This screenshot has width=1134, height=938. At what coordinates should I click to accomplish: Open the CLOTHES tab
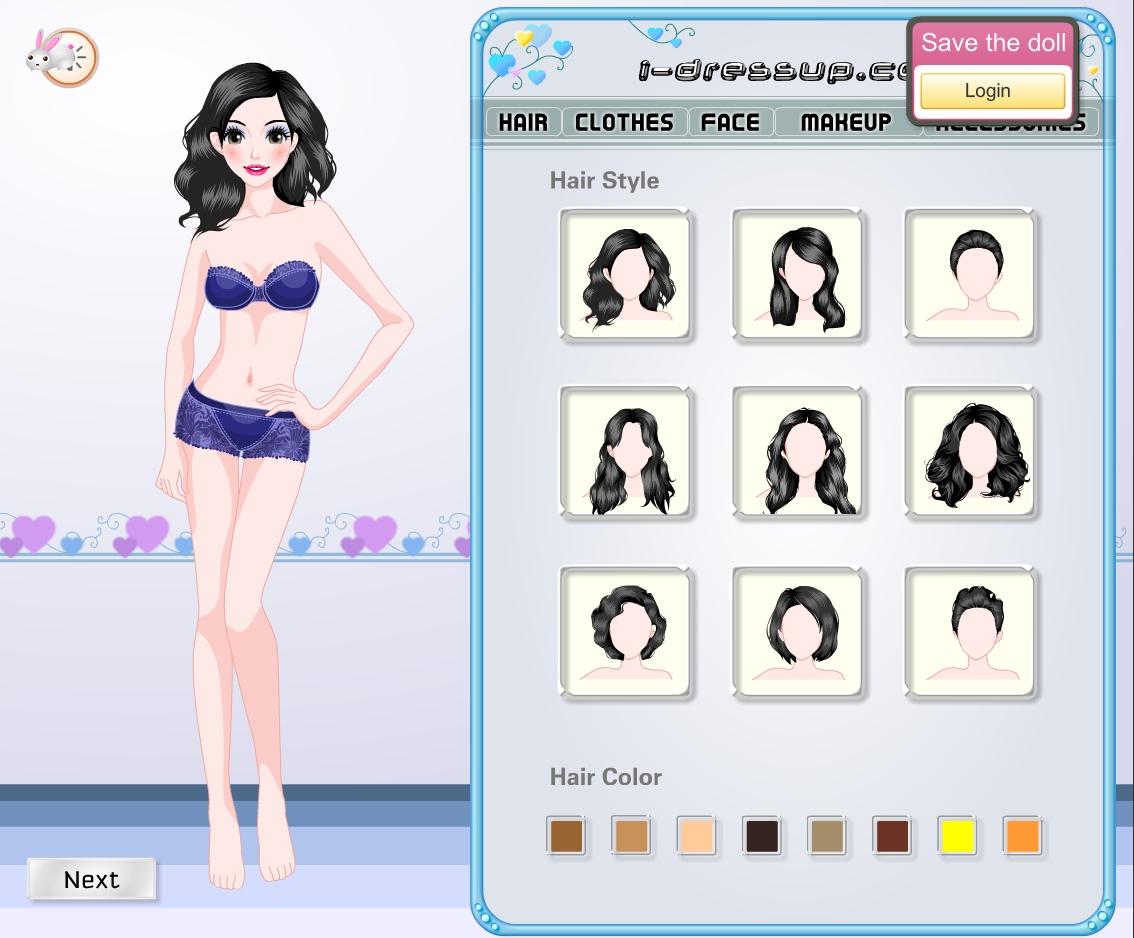pyautogui.click(x=624, y=122)
